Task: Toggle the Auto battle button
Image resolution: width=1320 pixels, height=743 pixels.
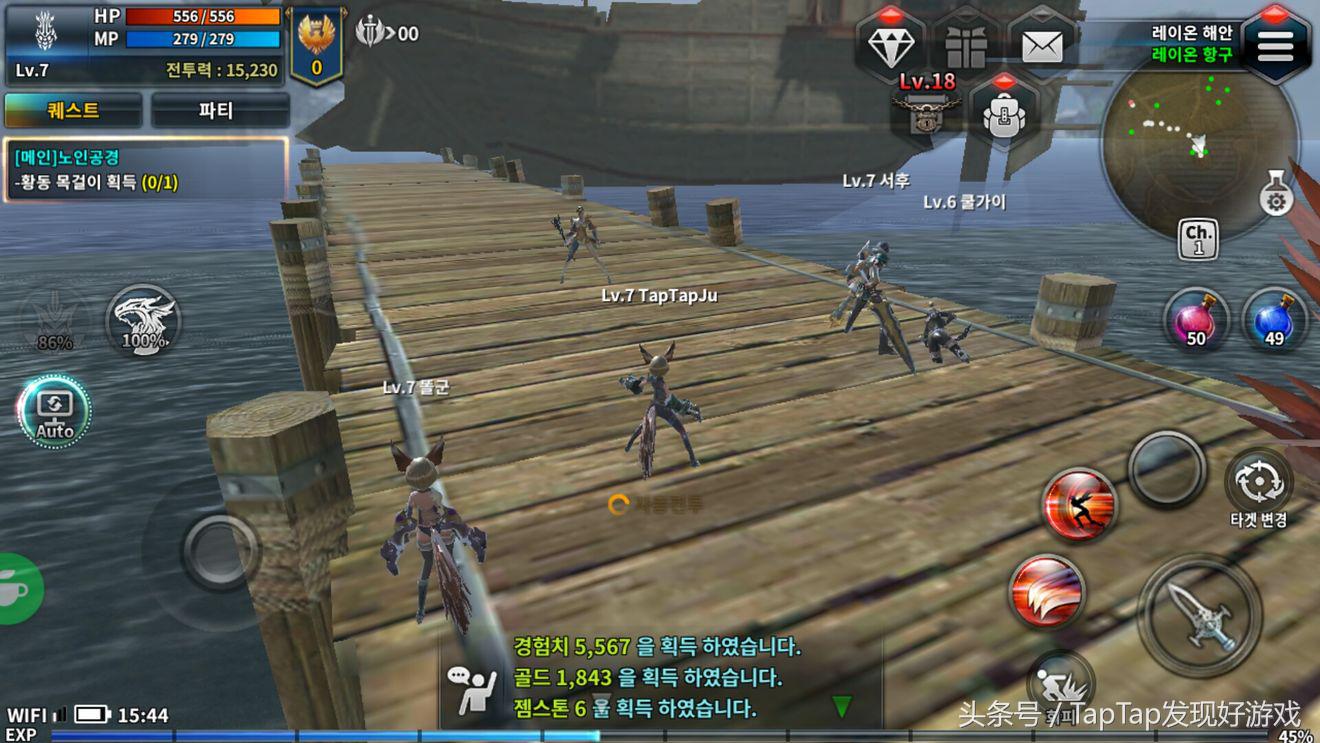Action: pos(54,411)
